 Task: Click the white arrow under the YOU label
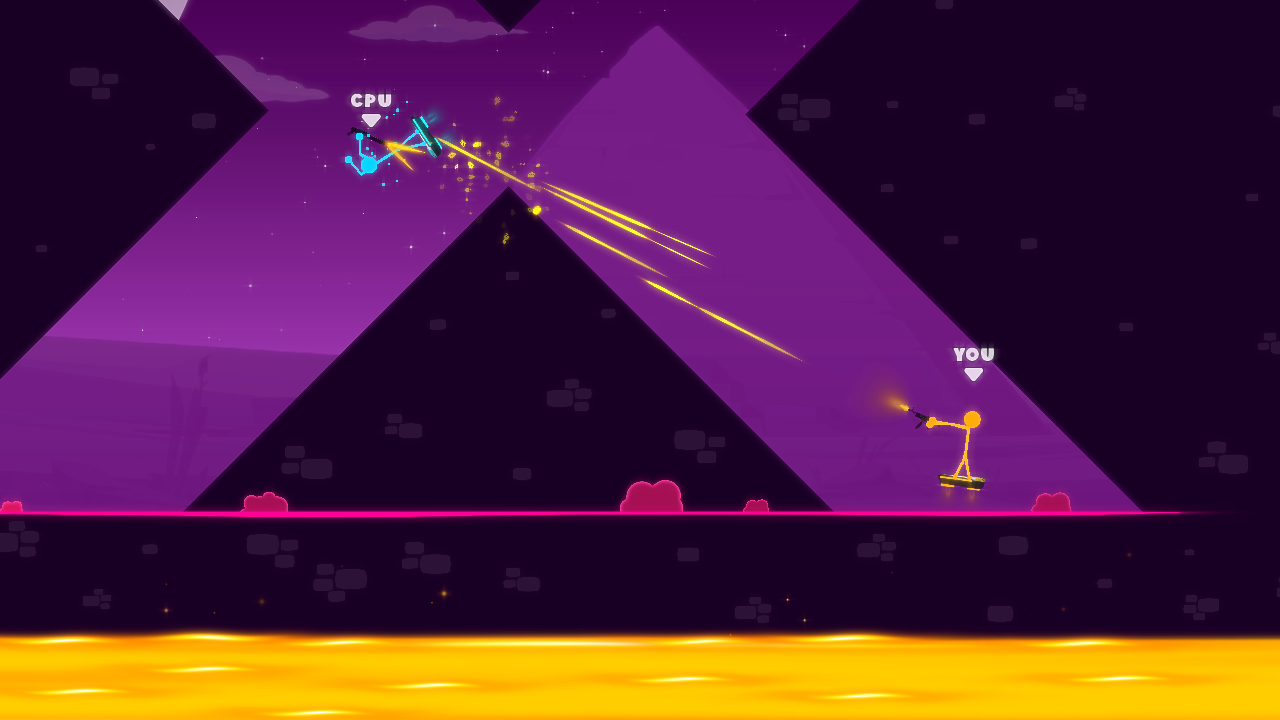pyautogui.click(x=971, y=372)
